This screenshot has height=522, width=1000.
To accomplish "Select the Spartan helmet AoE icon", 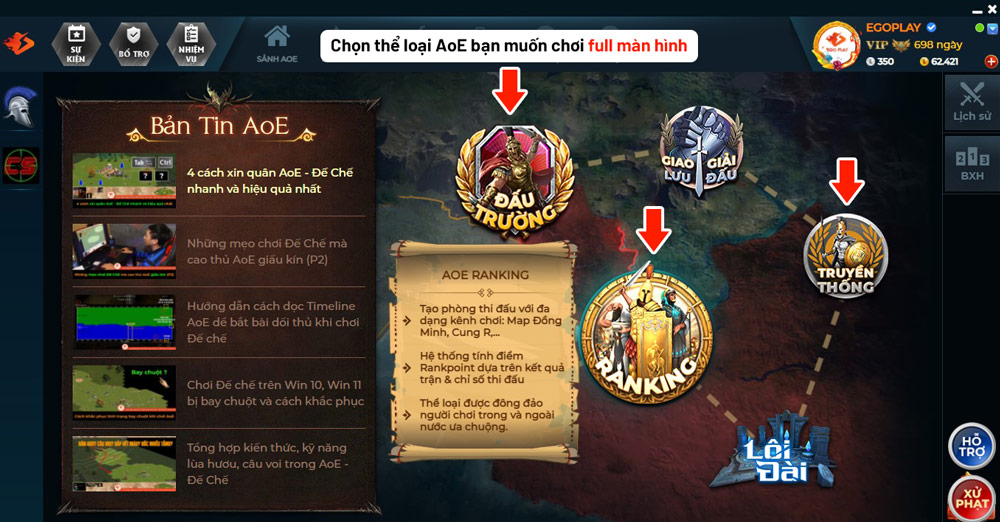I will coord(19,106).
